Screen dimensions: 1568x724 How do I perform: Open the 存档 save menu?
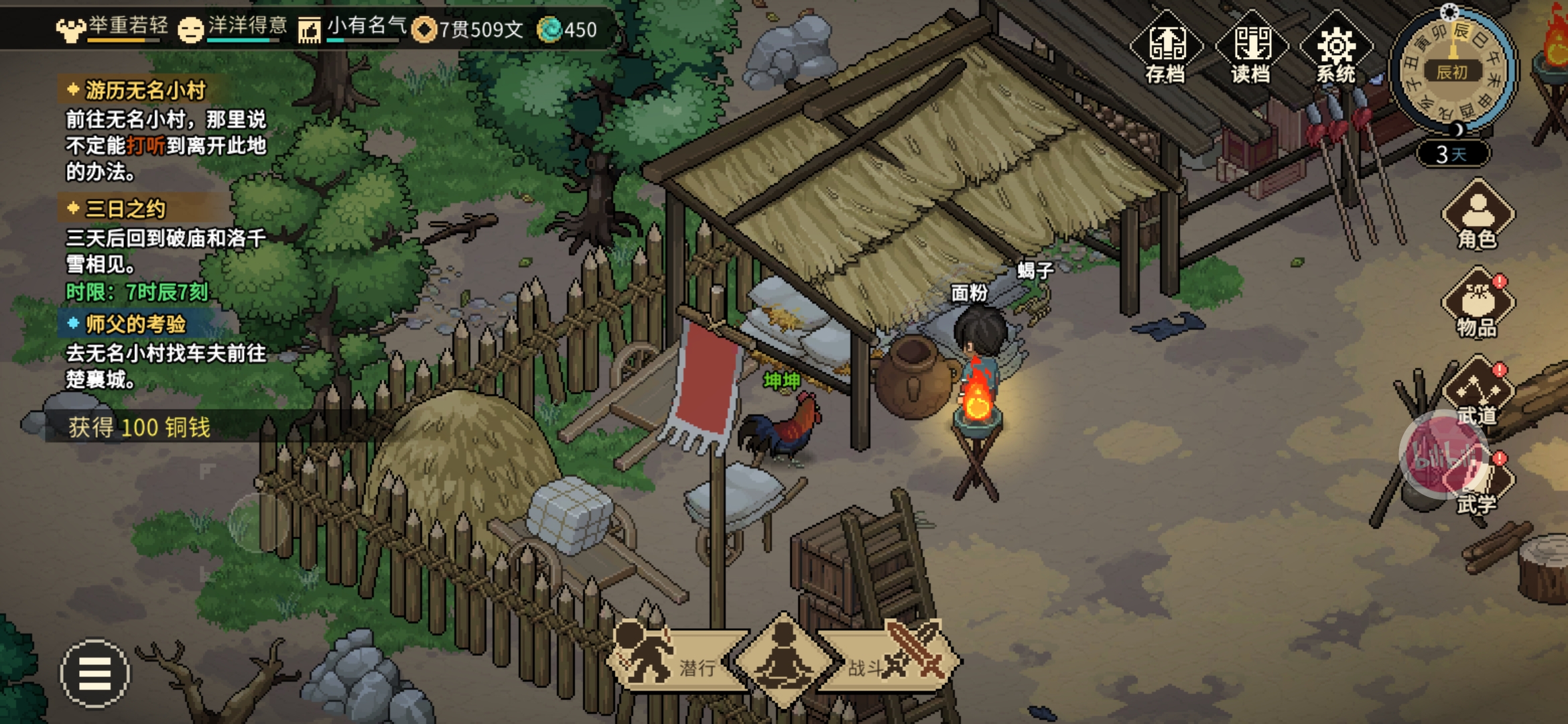coord(1166,48)
